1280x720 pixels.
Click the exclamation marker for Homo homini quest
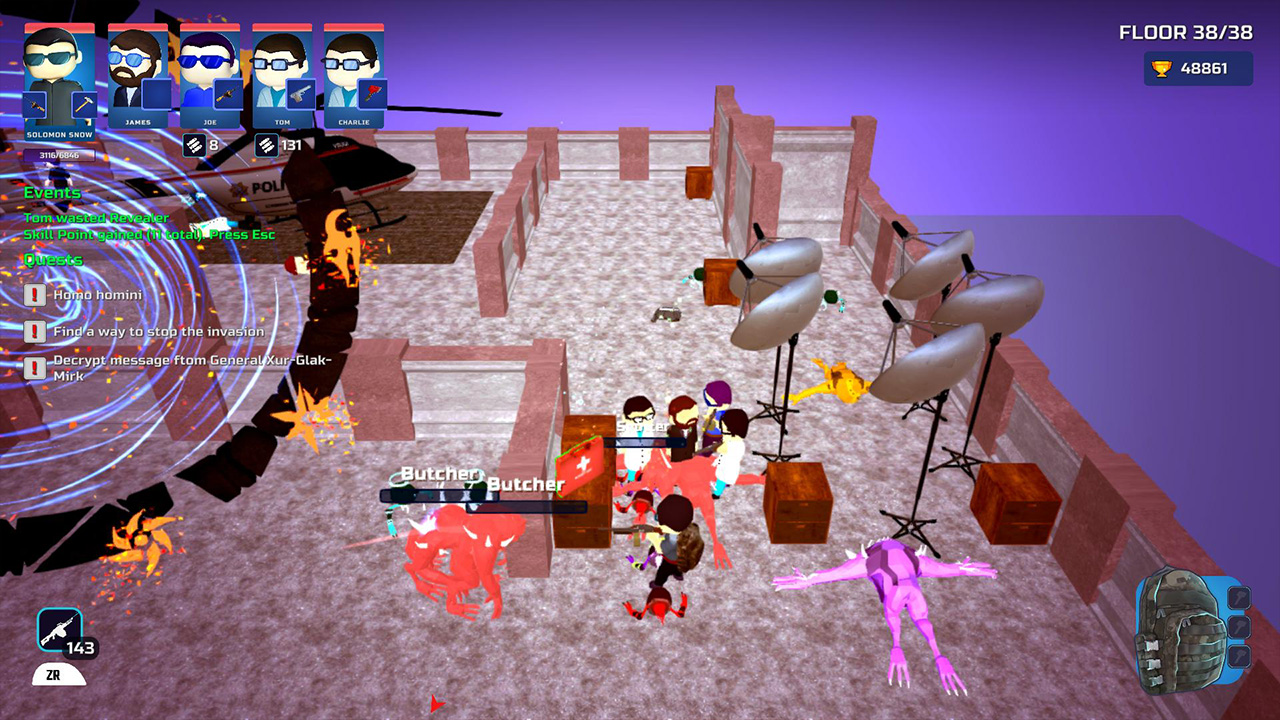pyautogui.click(x=35, y=294)
